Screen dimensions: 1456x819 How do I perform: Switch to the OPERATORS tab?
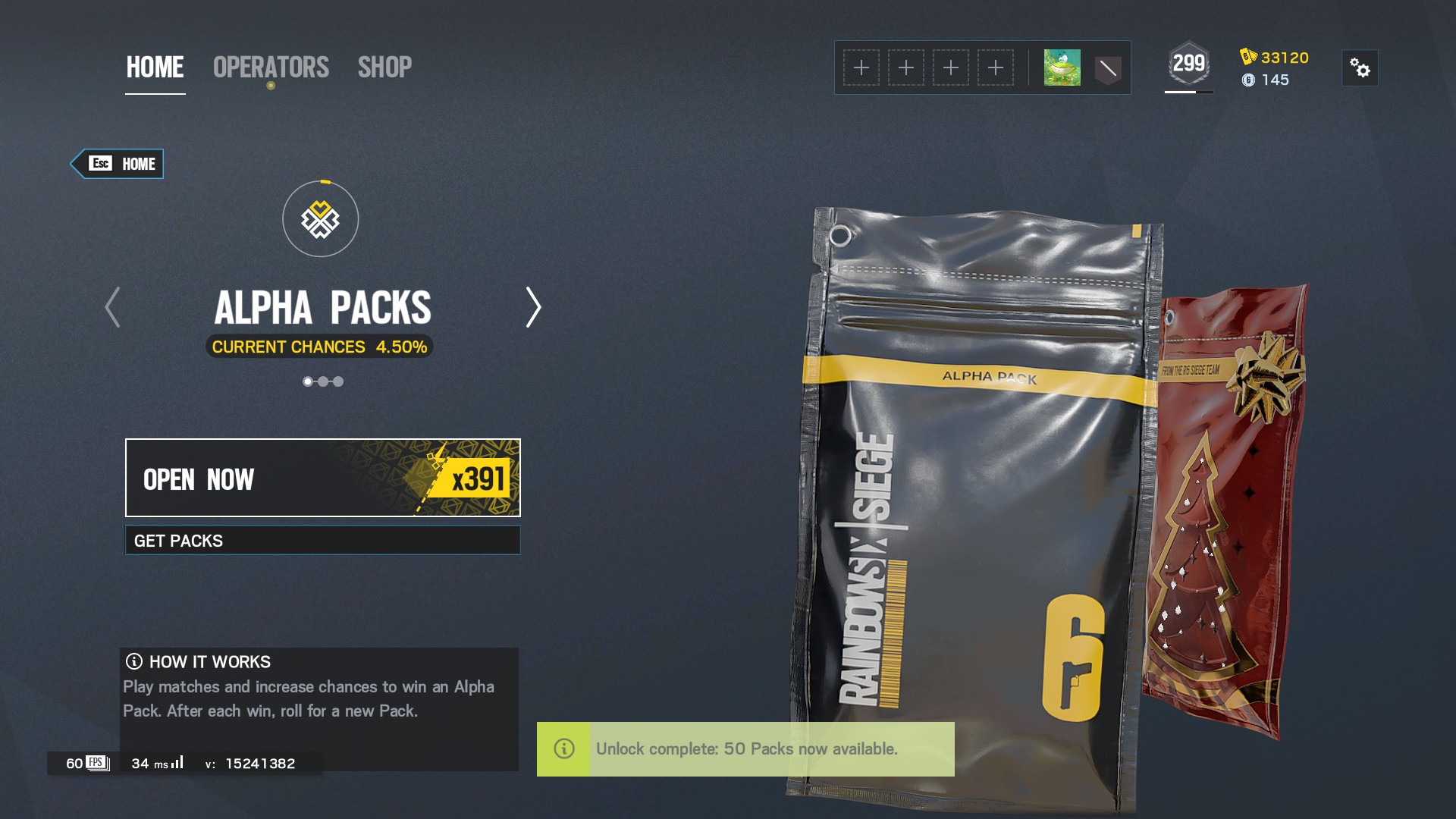[271, 67]
